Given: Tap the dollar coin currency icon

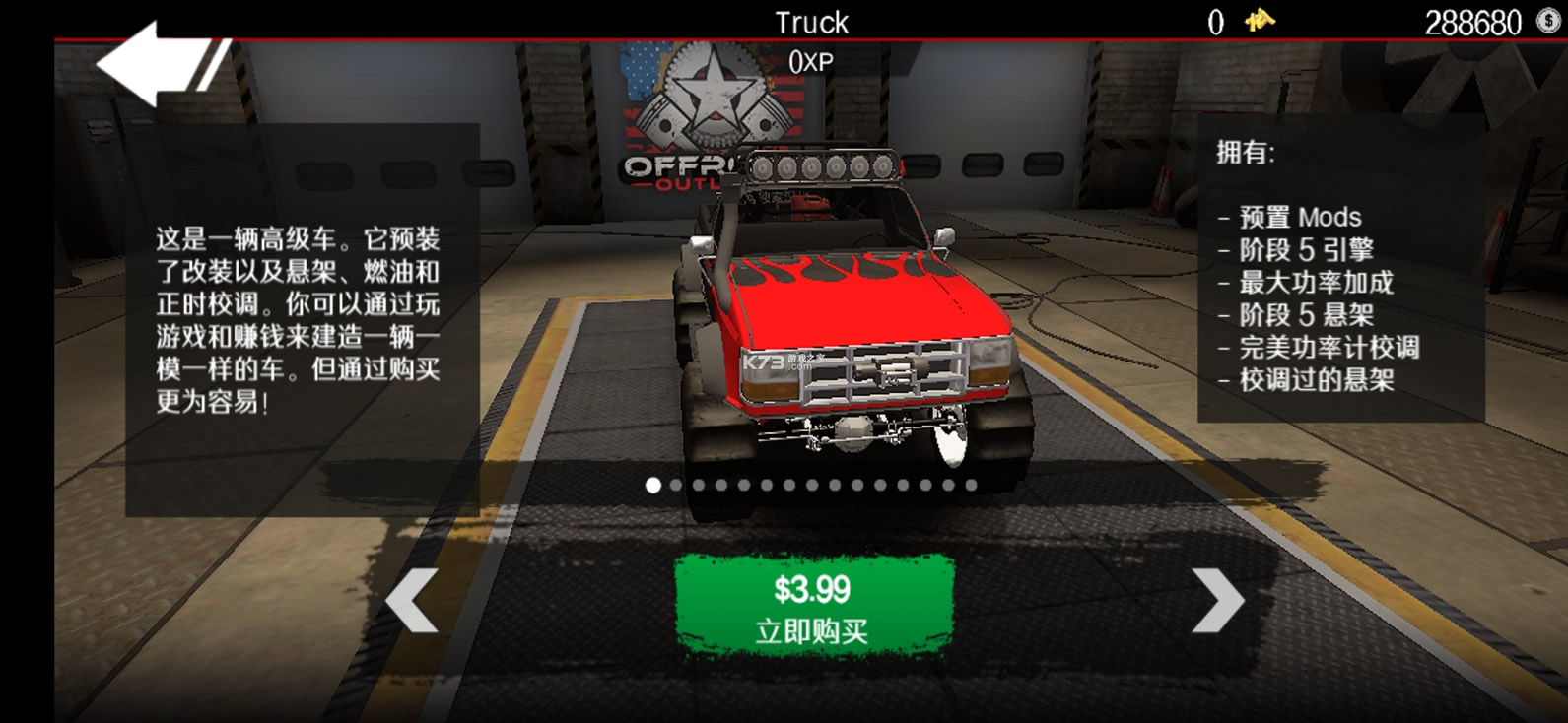Looking at the screenshot, I should pos(1548,21).
